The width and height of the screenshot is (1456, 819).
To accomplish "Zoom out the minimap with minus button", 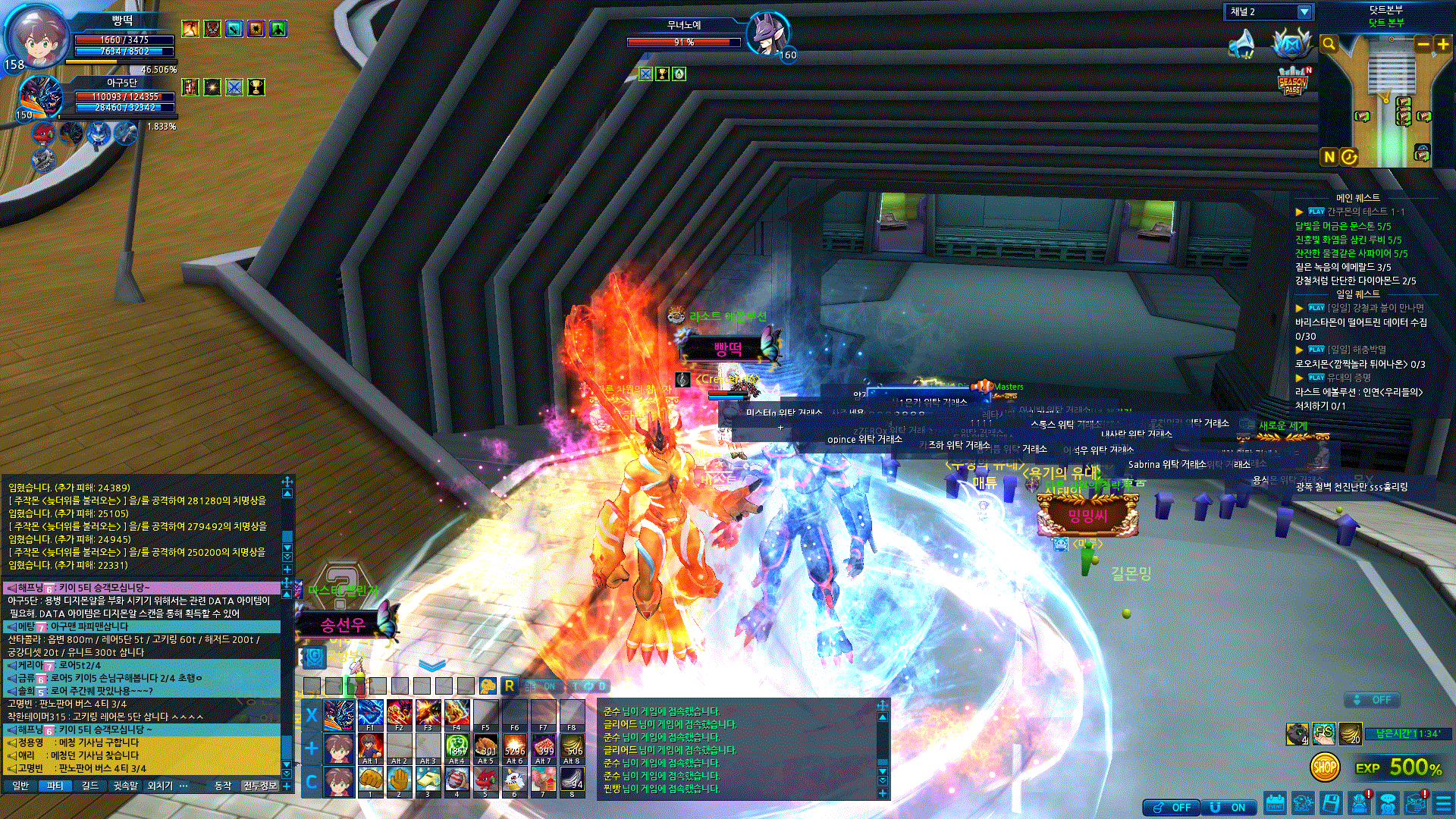I will (1423, 44).
